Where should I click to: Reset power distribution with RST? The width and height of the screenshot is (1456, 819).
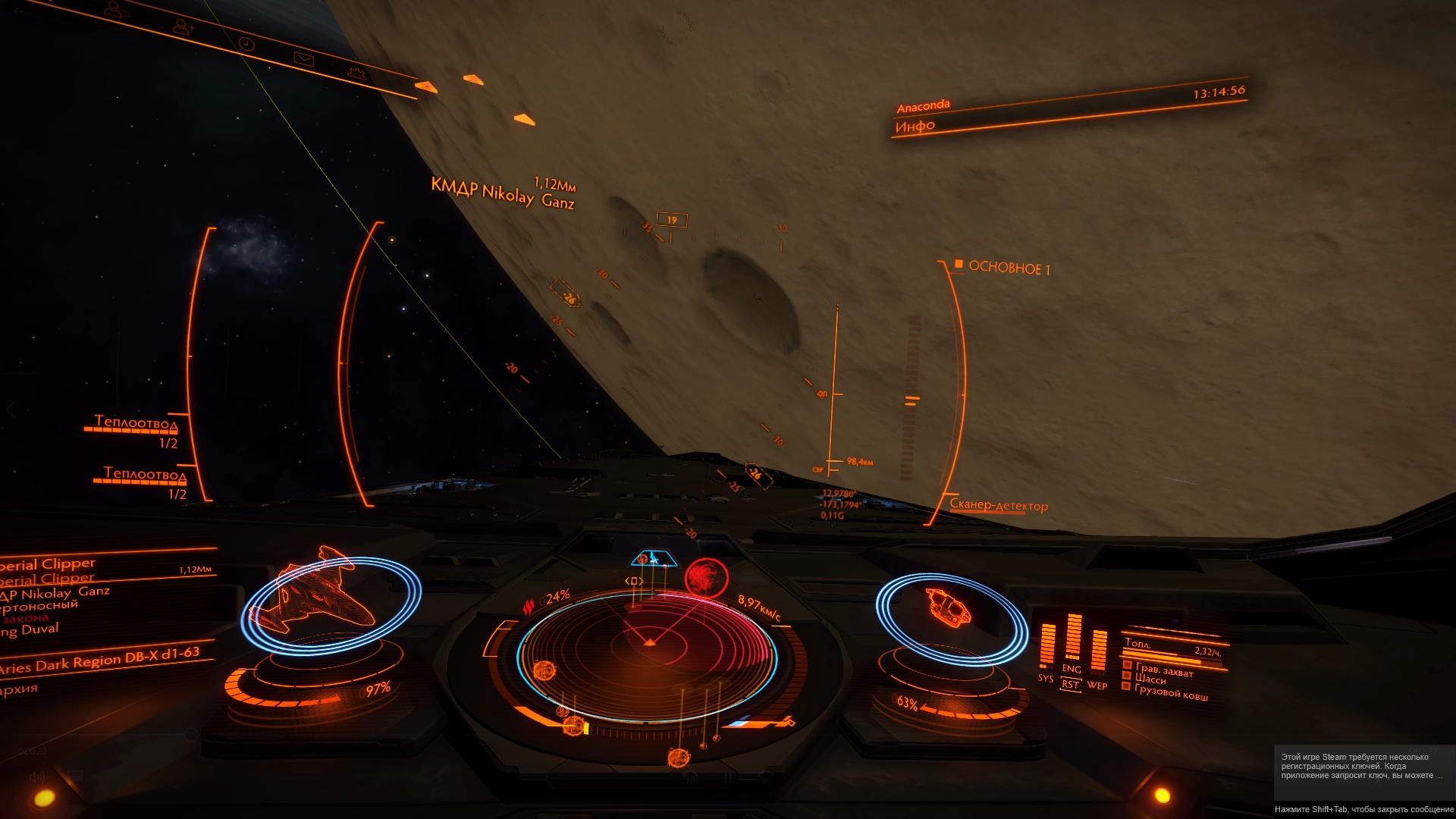(1070, 685)
